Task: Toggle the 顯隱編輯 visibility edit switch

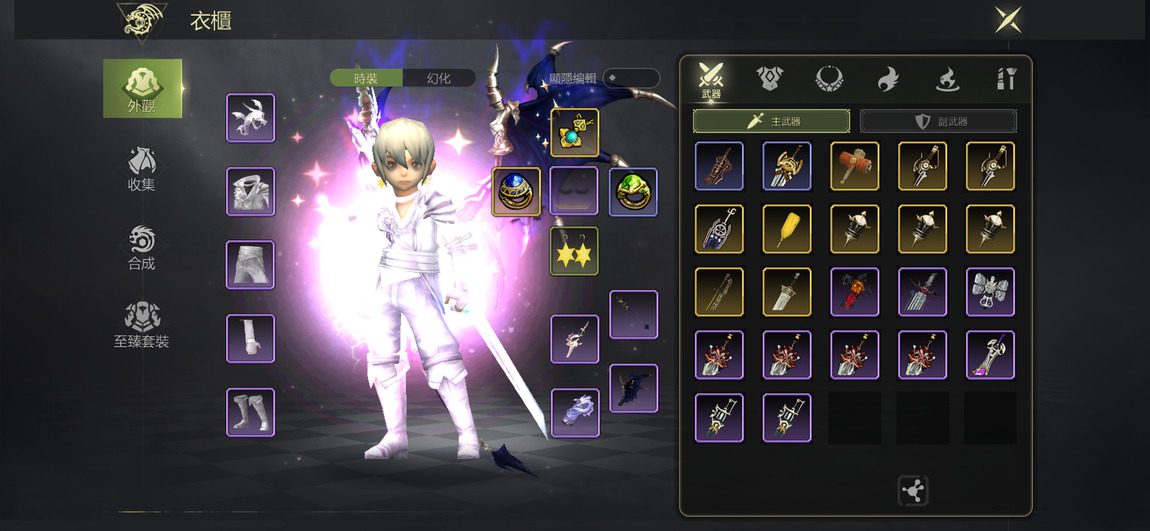Action: (630, 78)
